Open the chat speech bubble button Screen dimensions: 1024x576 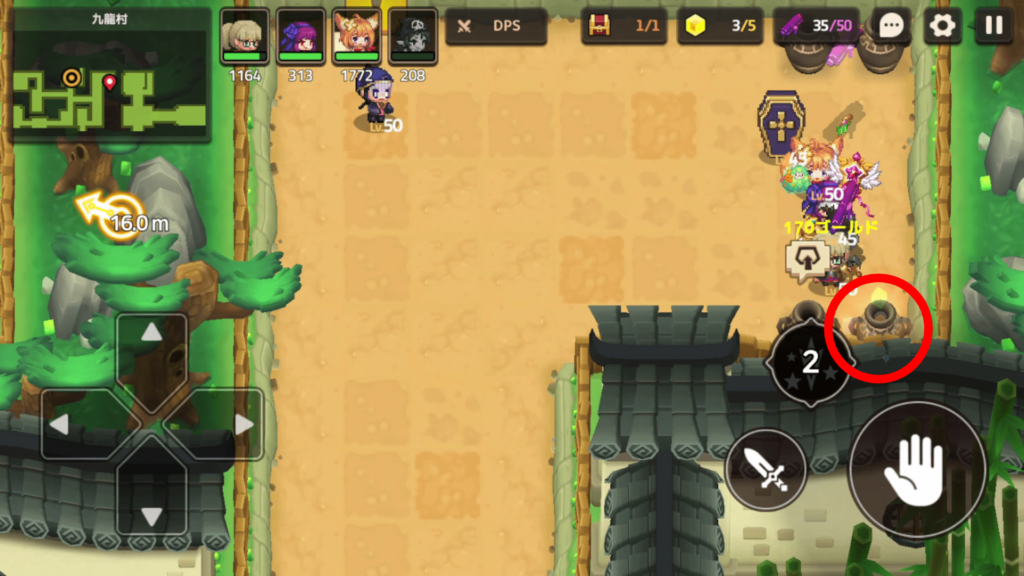click(890, 26)
